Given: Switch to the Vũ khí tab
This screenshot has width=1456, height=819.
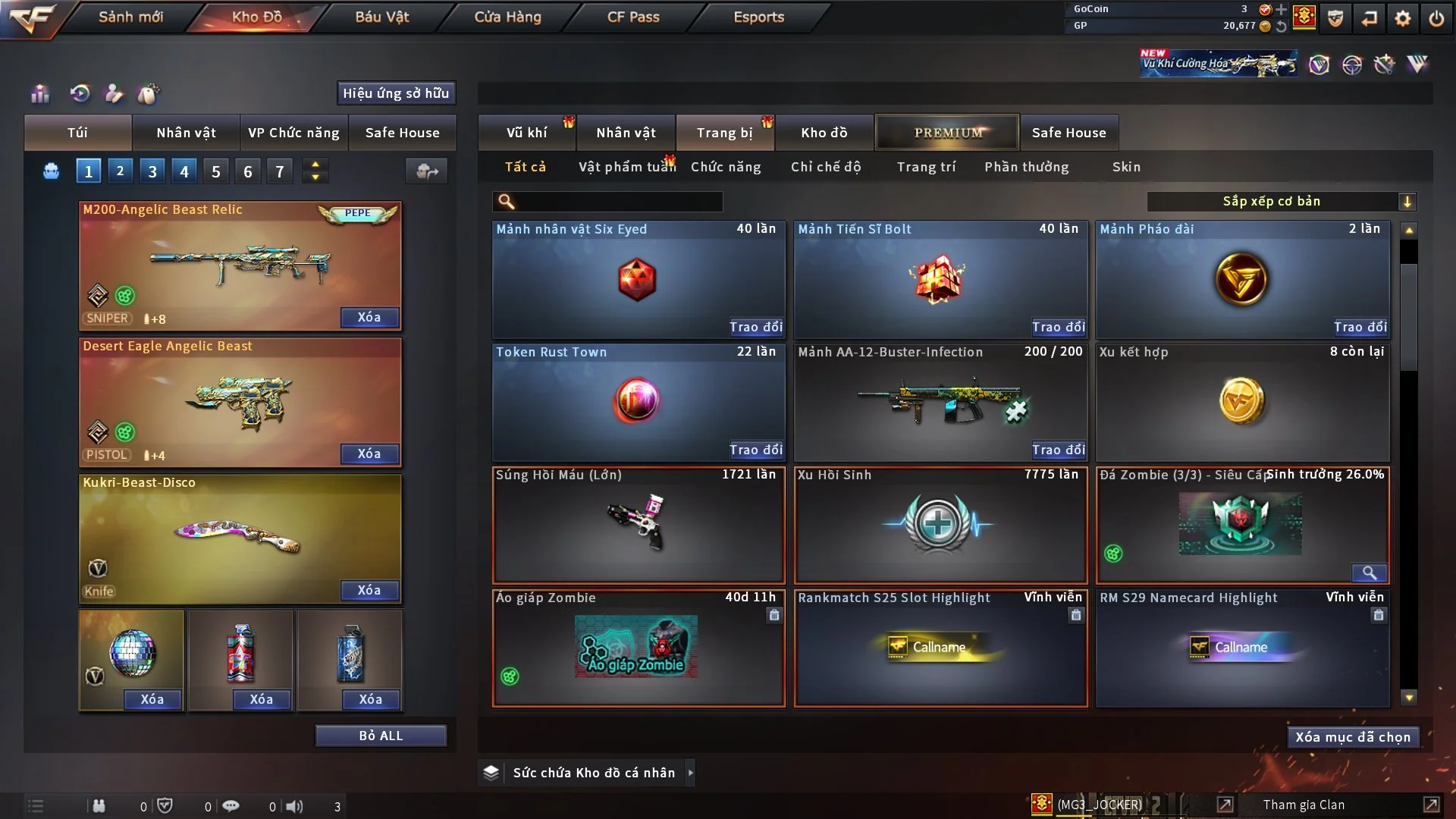Looking at the screenshot, I should coord(526,133).
